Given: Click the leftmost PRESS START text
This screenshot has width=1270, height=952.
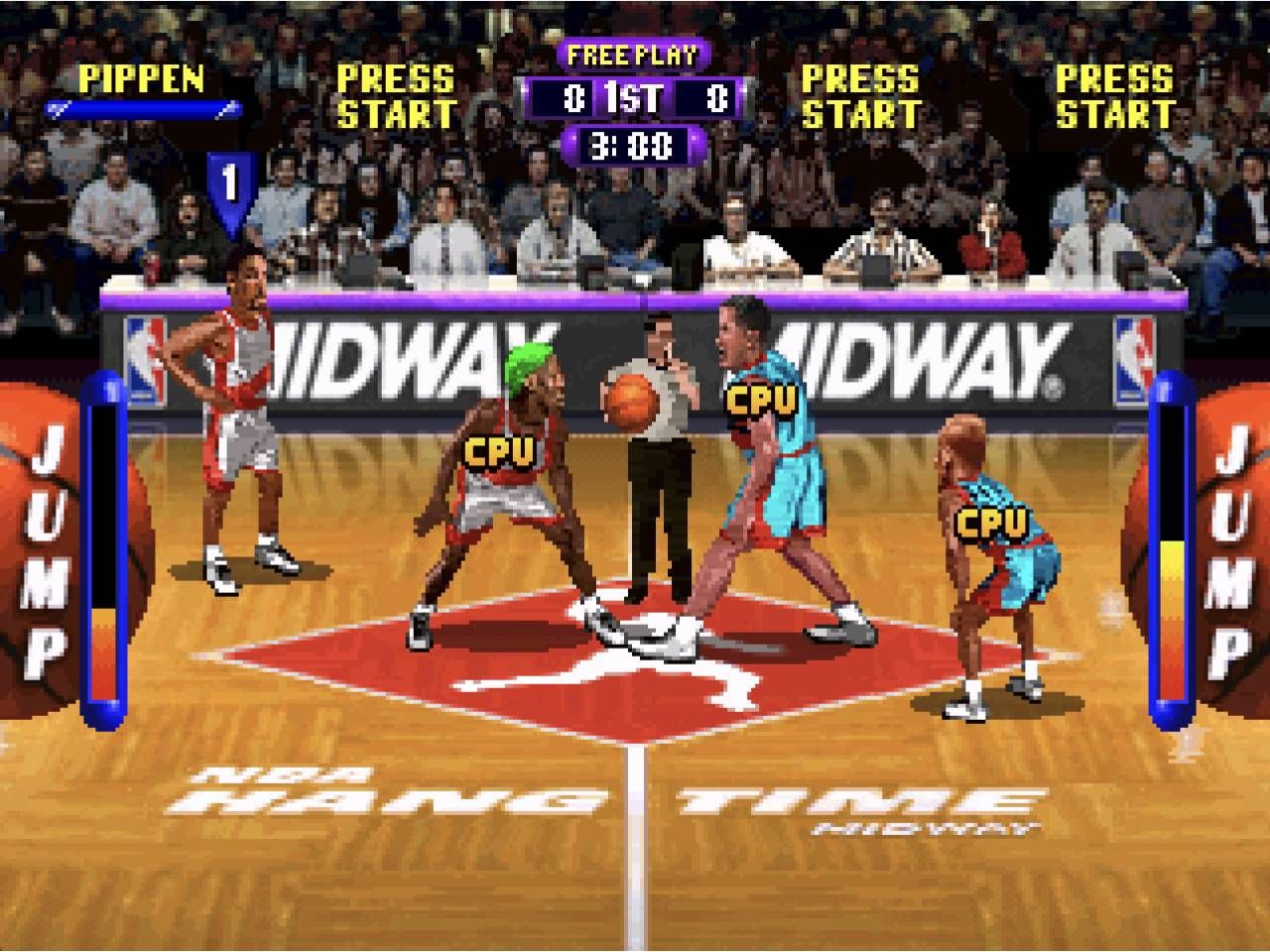Looking at the screenshot, I should click(397, 95).
